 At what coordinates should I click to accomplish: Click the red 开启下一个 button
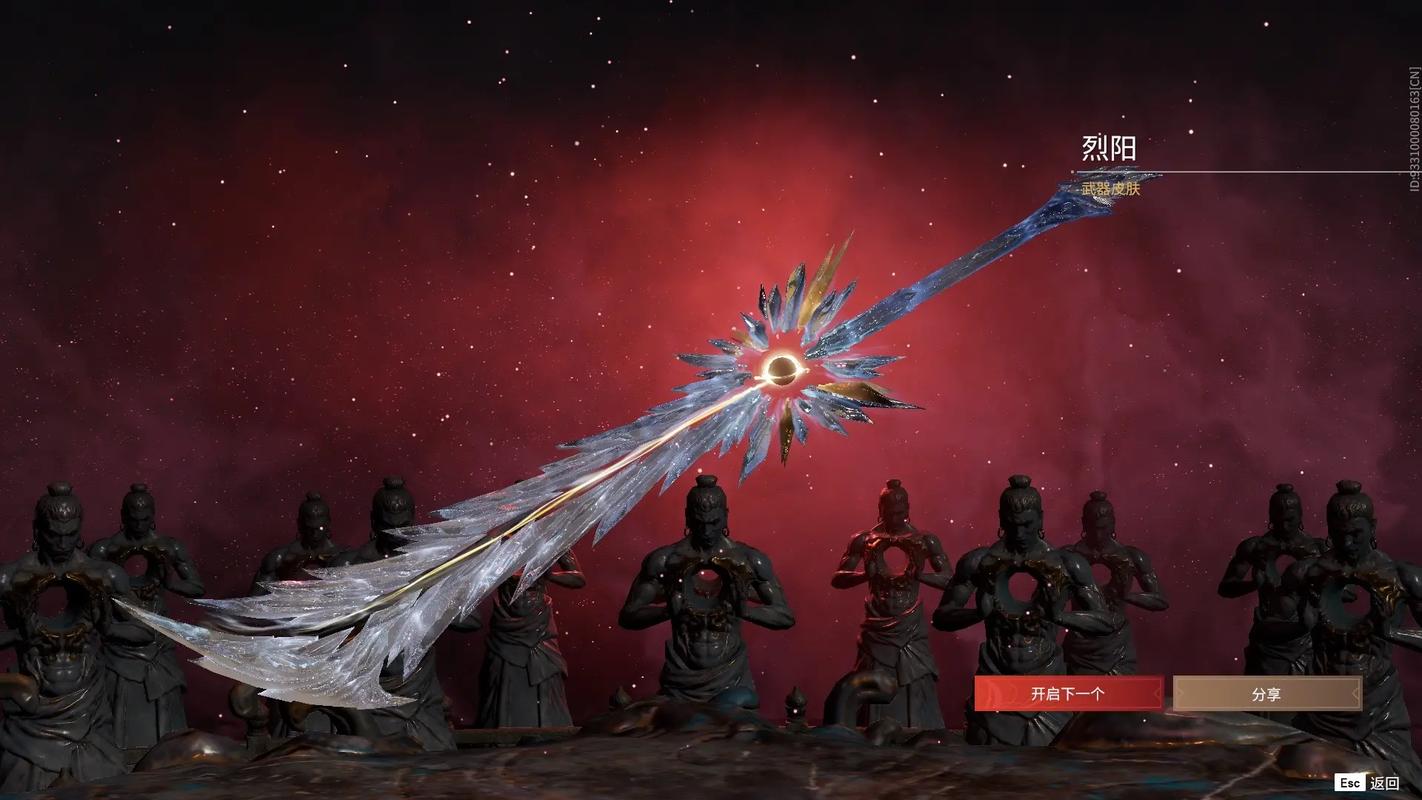click(x=1068, y=693)
